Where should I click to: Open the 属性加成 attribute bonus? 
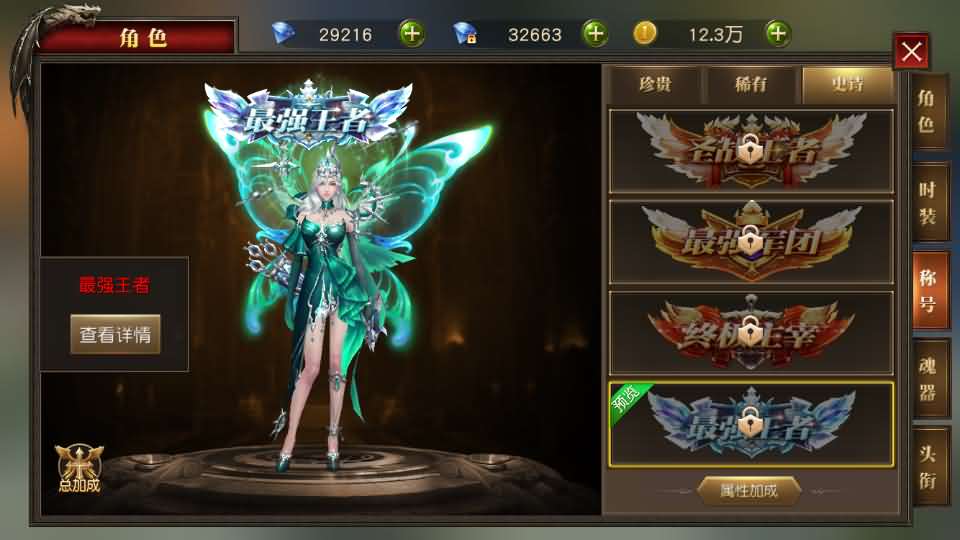(x=750, y=490)
